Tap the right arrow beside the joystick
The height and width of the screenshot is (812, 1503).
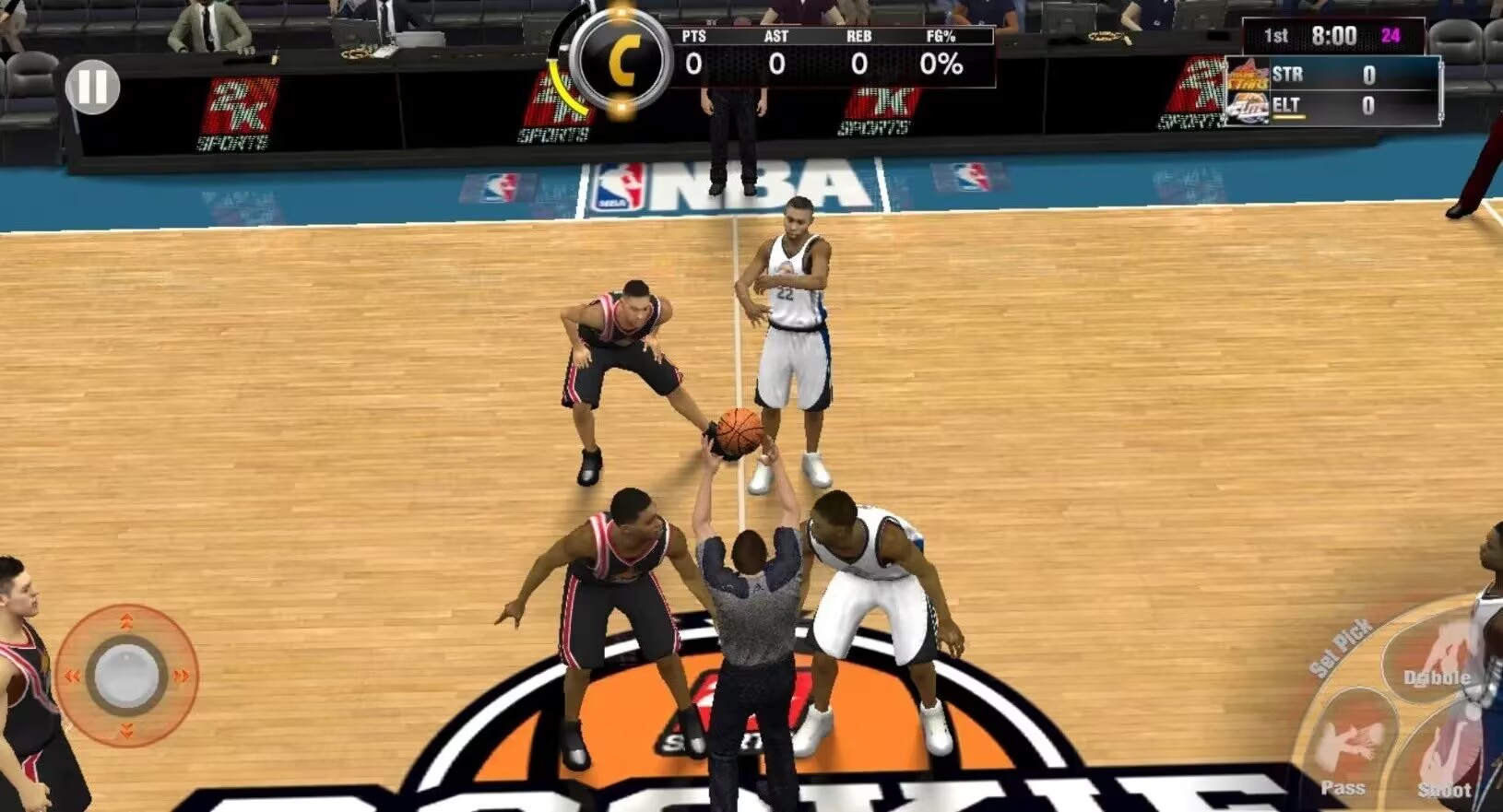[182, 675]
